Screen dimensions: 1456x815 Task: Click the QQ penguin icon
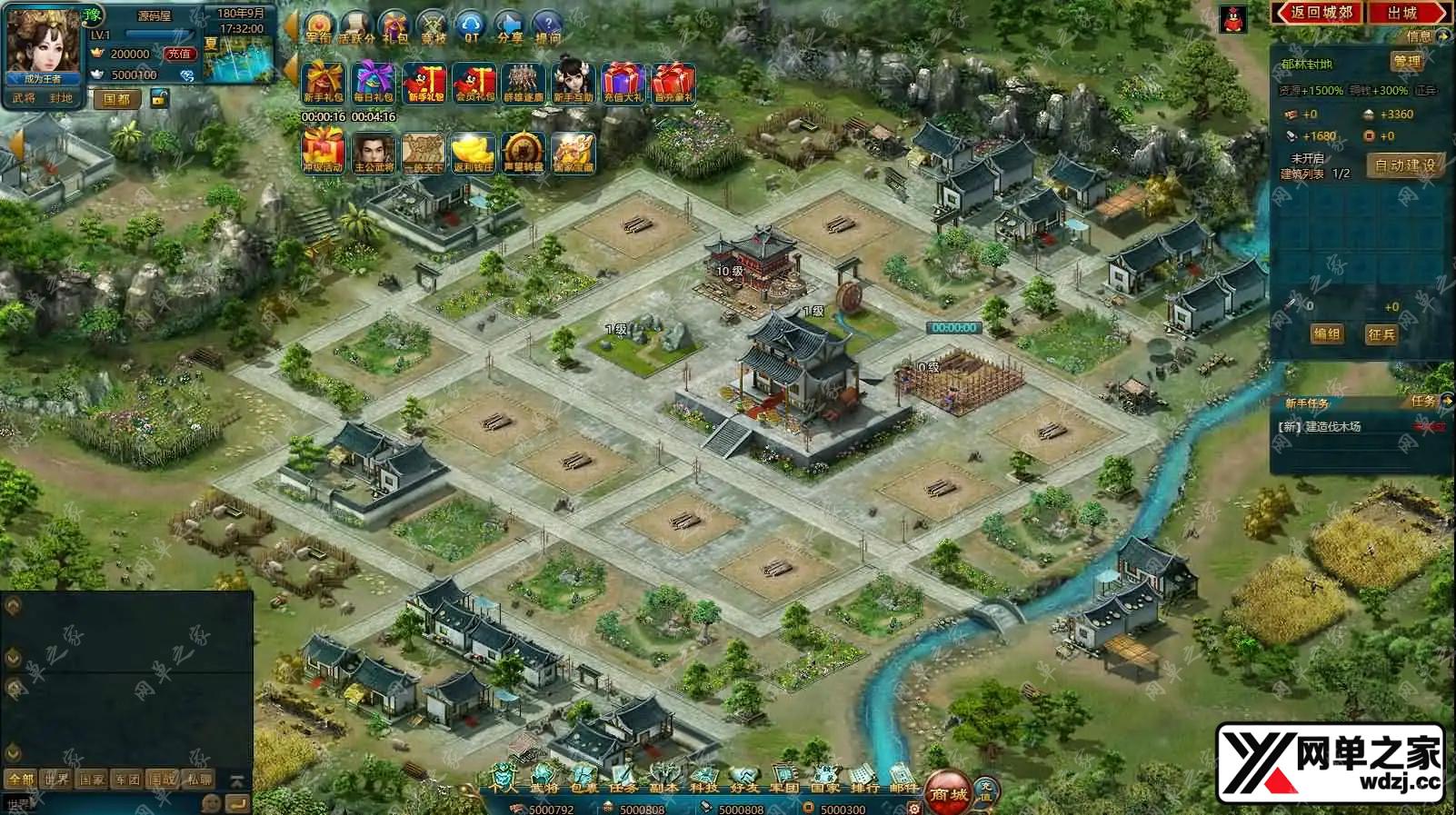coord(1233,20)
